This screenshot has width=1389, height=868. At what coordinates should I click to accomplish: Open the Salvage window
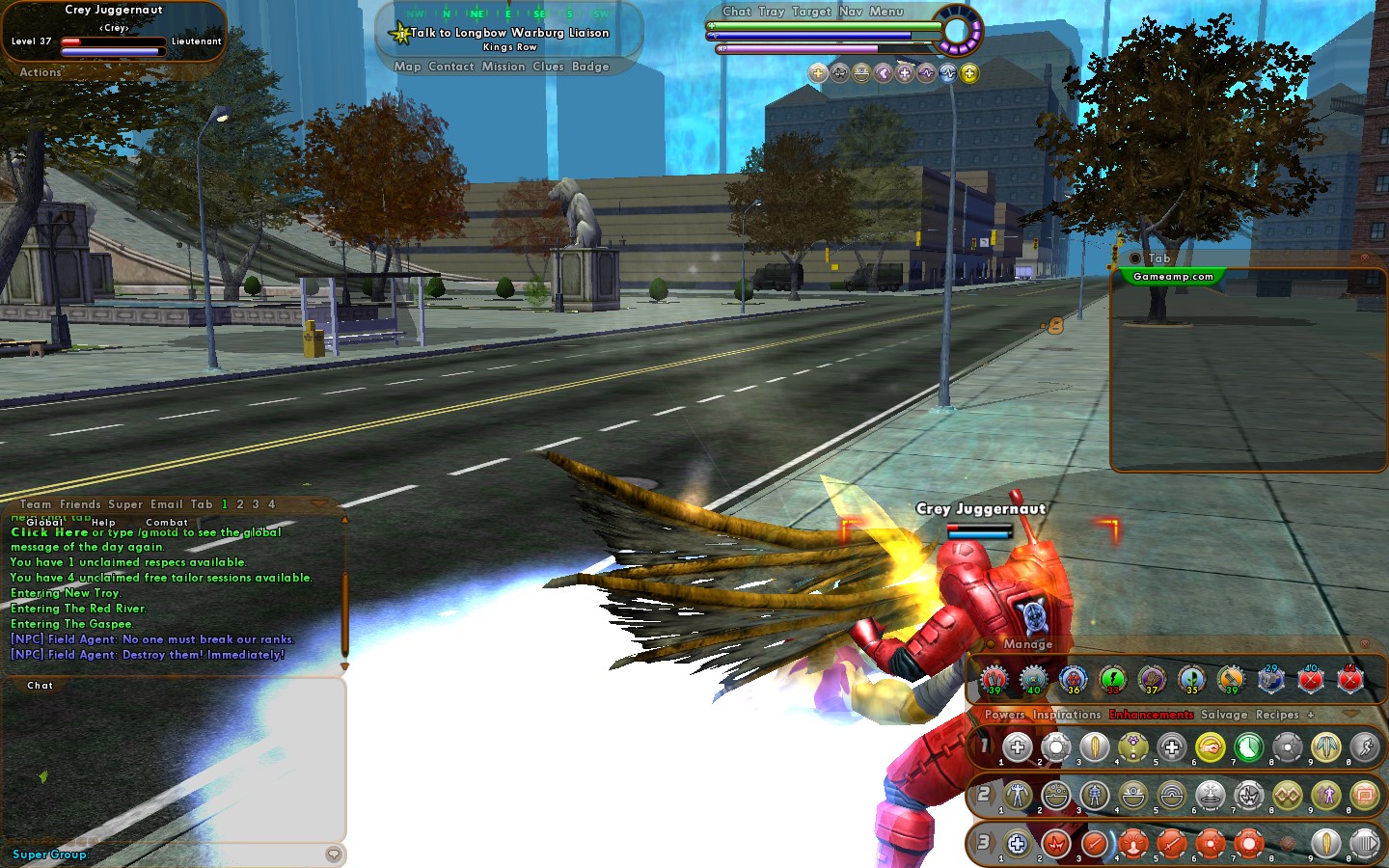click(1223, 715)
